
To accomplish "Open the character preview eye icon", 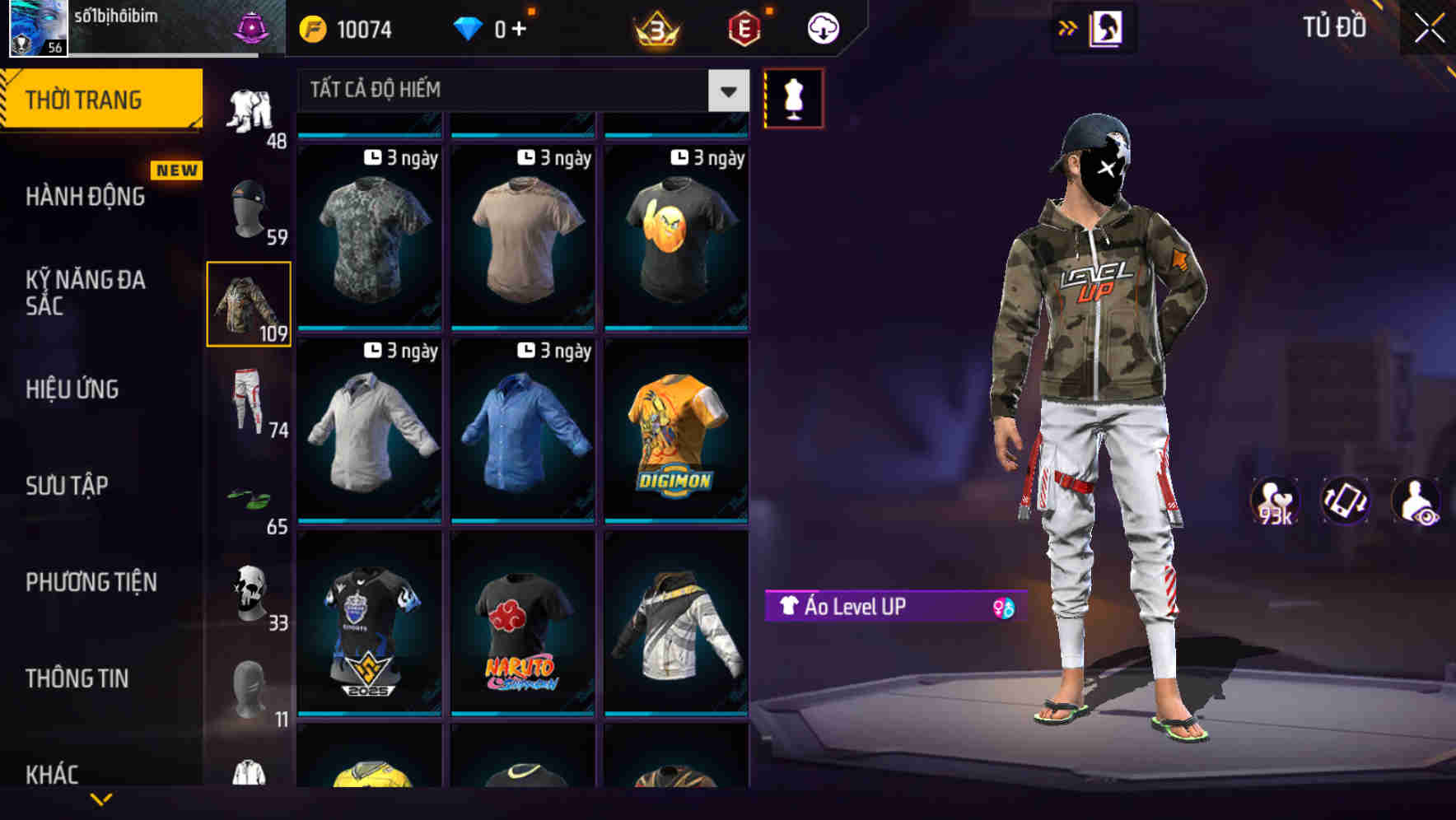I will [x=1418, y=501].
